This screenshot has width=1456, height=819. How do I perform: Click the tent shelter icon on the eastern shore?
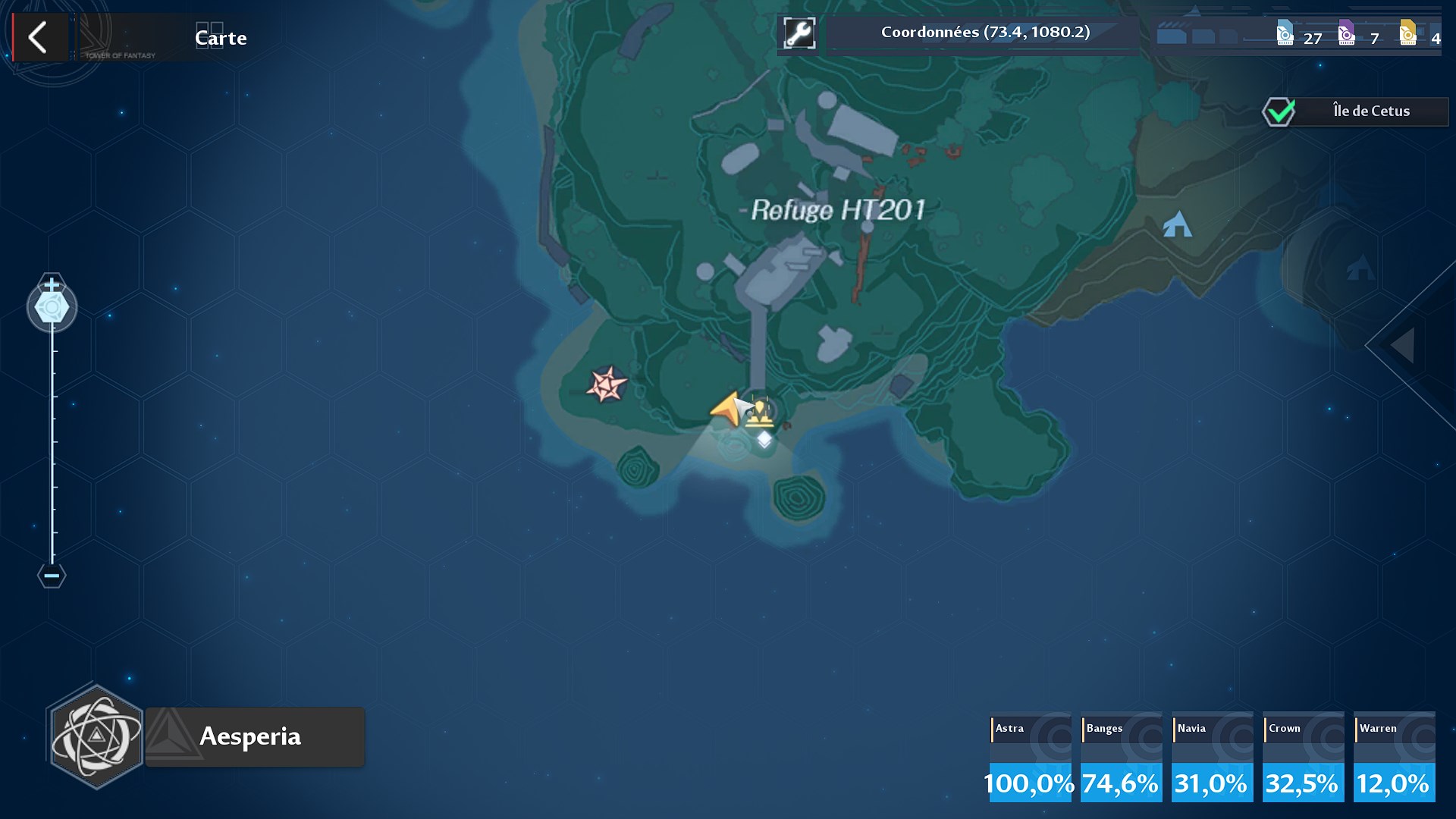pyautogui.click(x=1176, y=225)
